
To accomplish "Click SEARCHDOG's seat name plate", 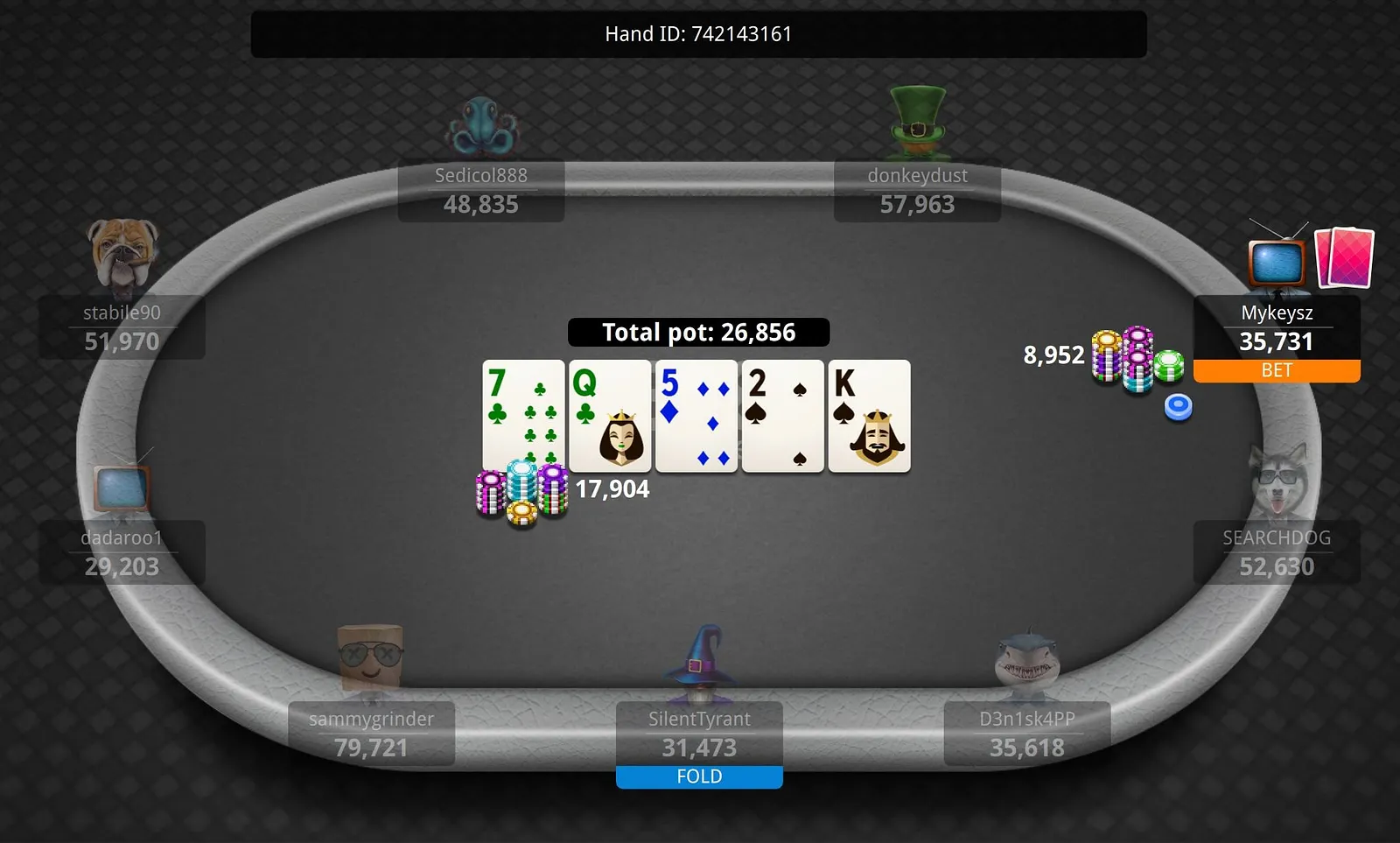I will point(1277,552).
